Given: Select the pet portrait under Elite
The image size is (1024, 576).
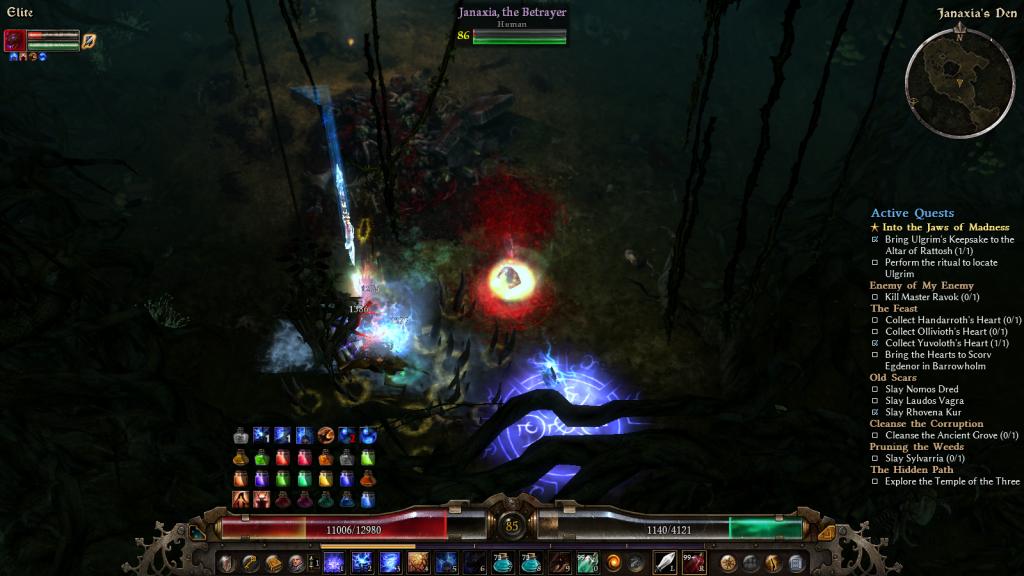Looking at the screenshot, I should pyautogui.click(x=15, y=40).
